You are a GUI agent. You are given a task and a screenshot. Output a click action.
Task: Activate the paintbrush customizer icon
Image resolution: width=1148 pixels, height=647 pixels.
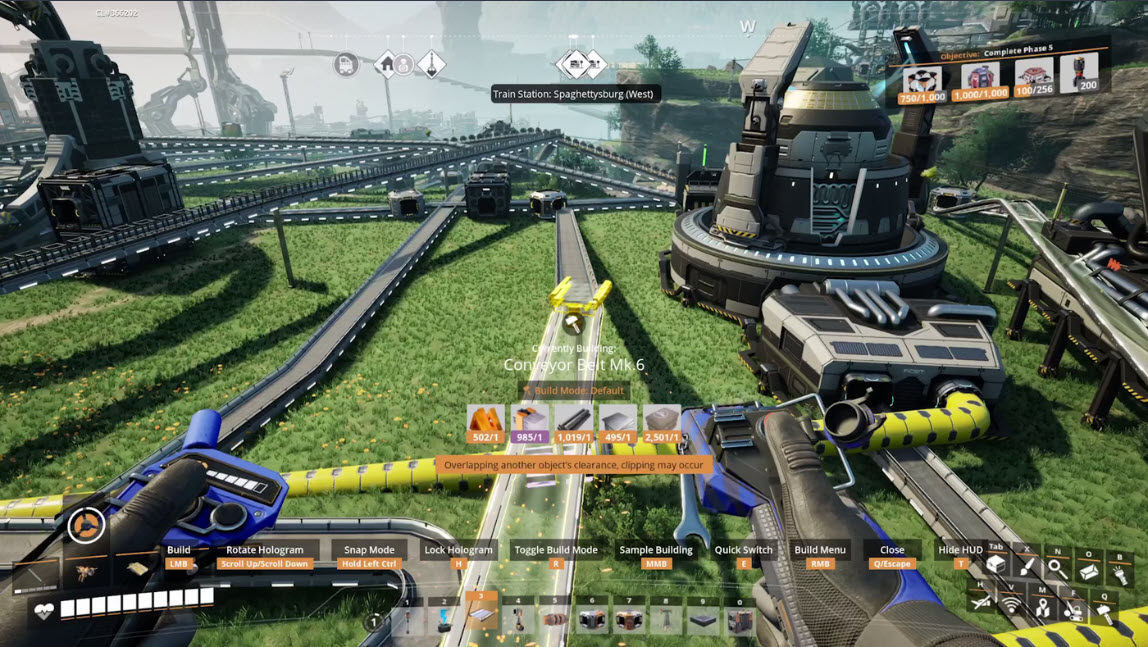(x=1026, y=566)
